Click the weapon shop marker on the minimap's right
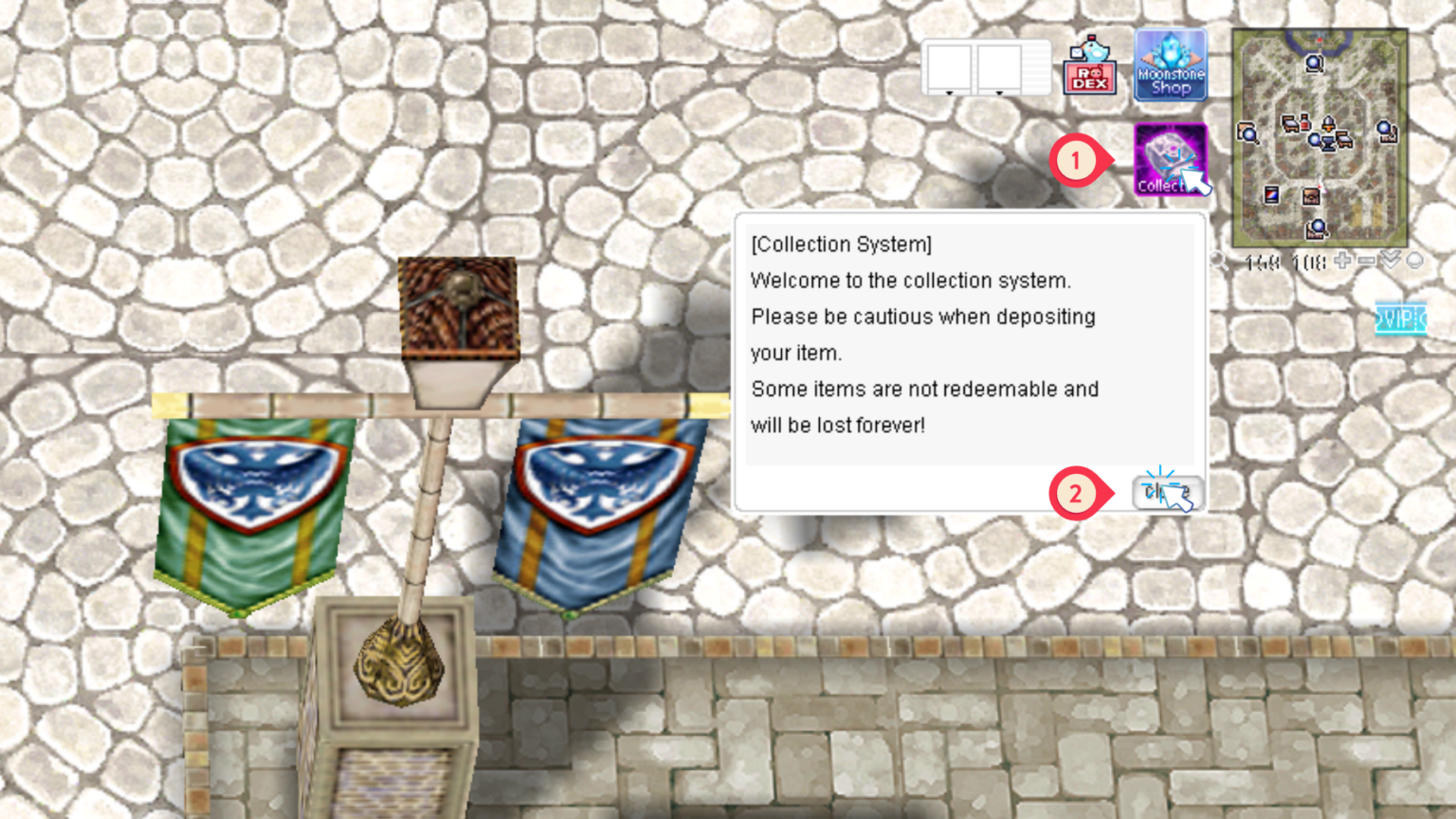Screen dimensions: 1456x819 [1386, 130]
